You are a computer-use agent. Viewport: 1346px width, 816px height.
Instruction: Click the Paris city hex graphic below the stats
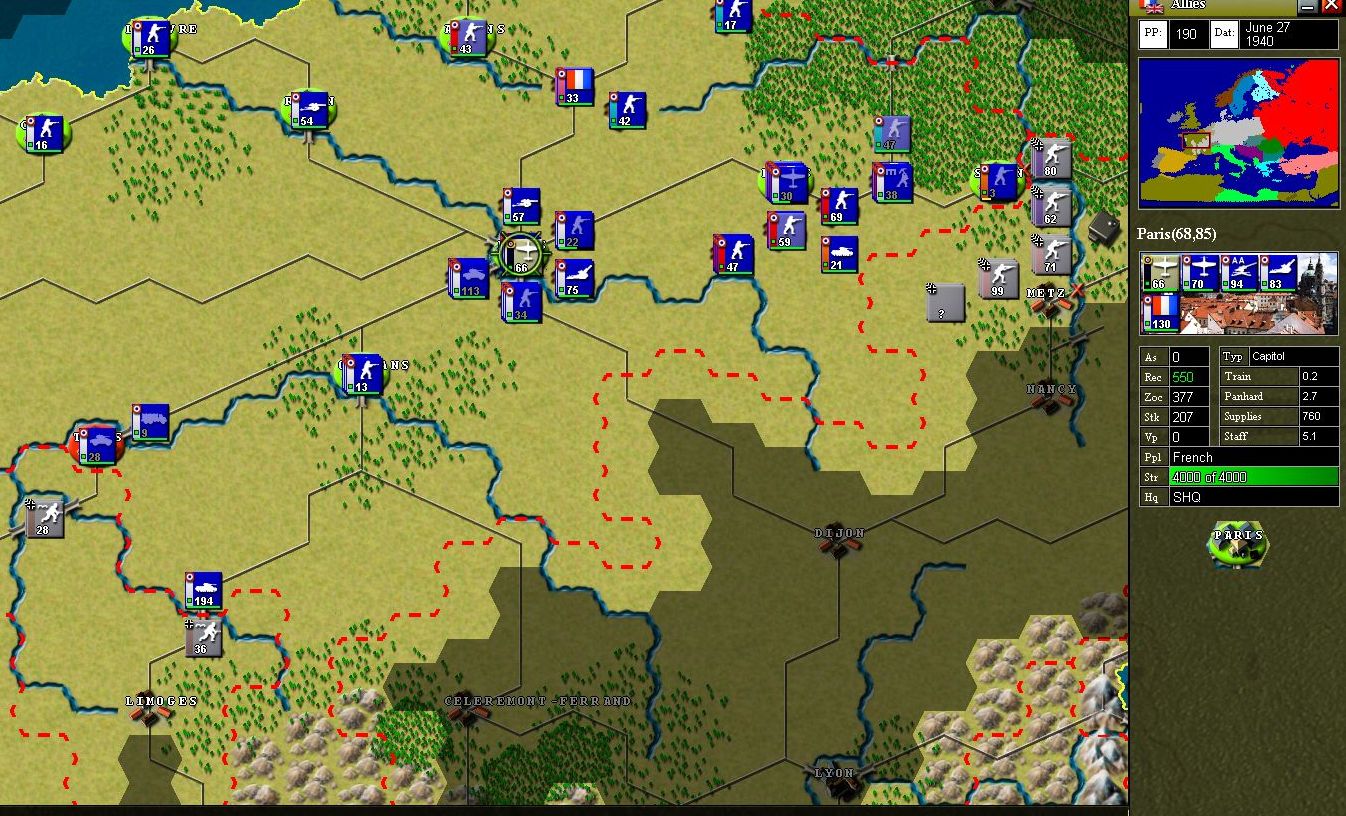pos(1239,544)
